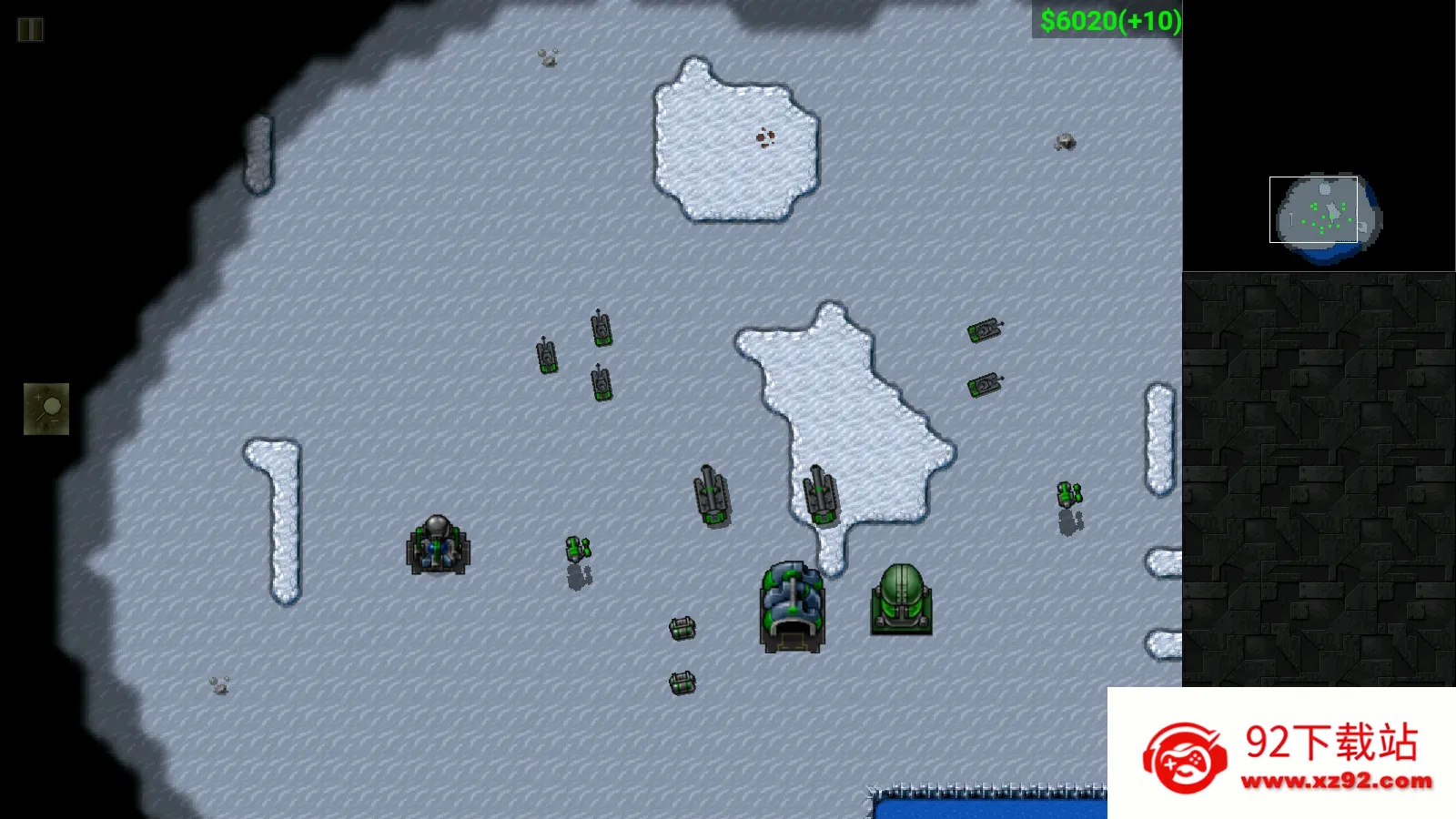Click the minimap viewport rectangle

click(x=1312, y=211)
